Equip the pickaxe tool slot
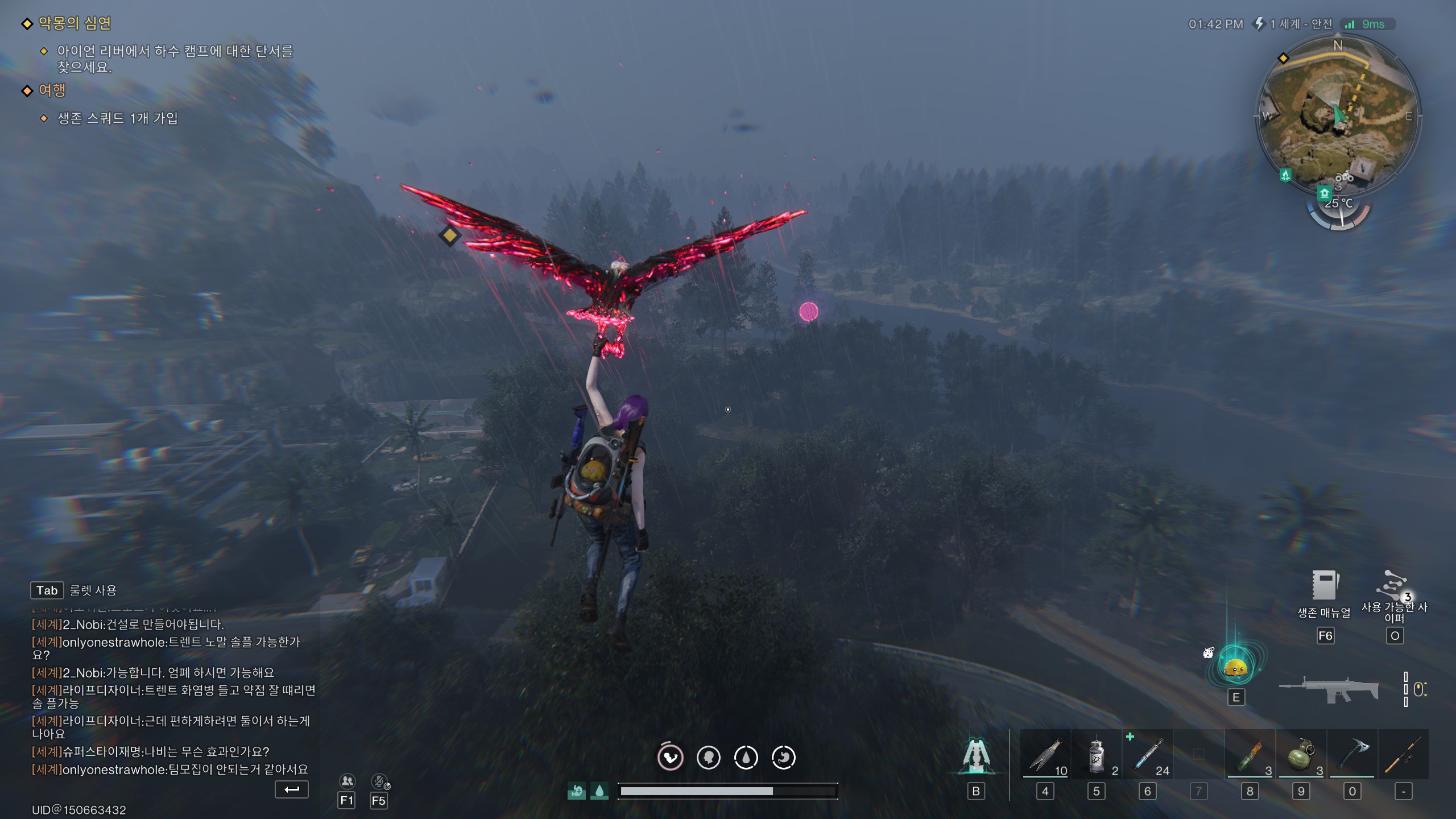 1352,755
